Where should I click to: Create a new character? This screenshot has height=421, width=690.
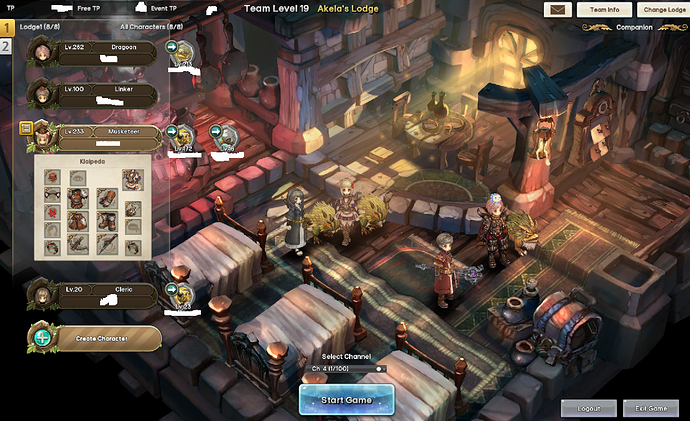(95, 338)
